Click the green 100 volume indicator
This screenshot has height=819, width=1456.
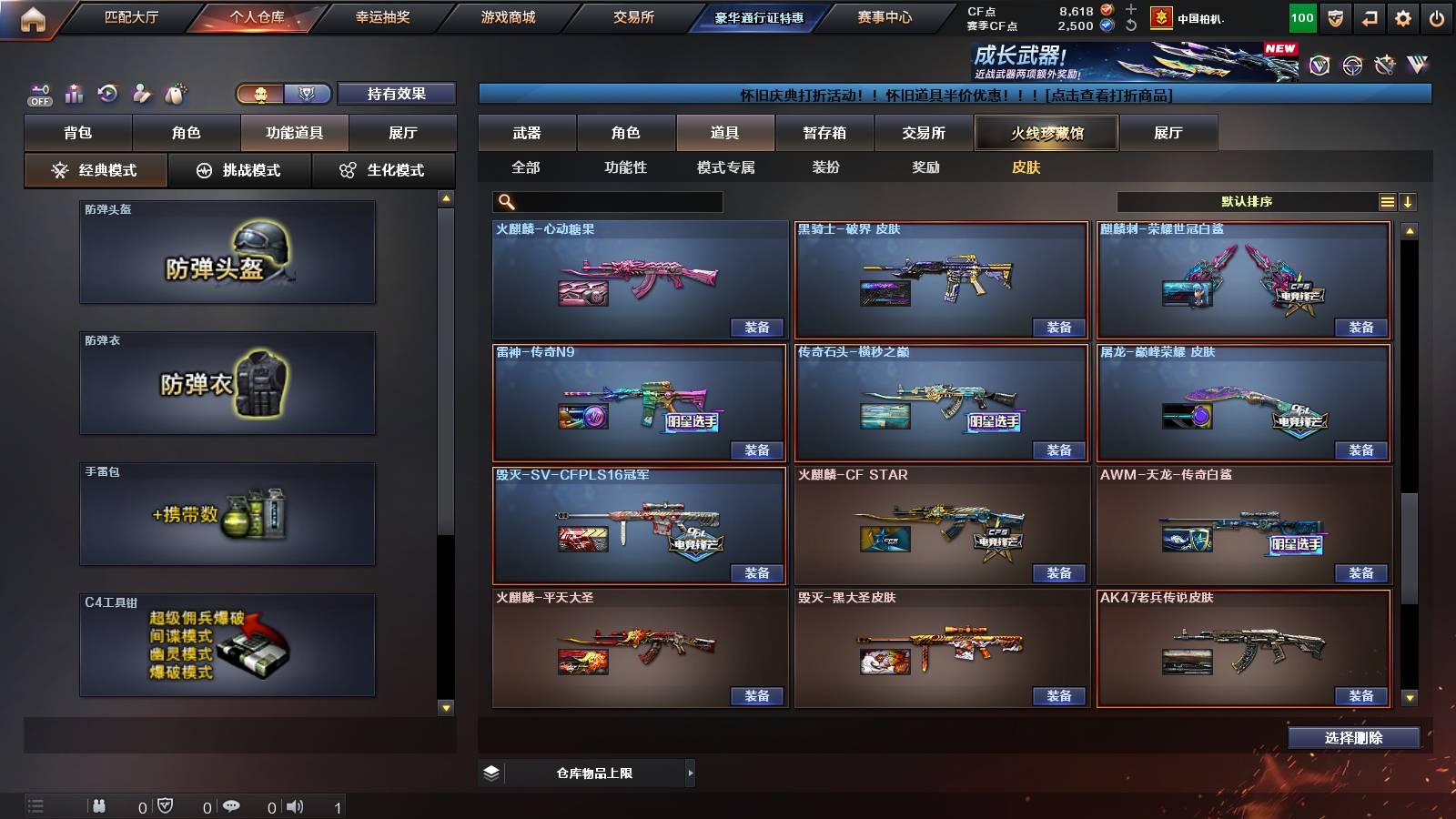(1302, 15)
